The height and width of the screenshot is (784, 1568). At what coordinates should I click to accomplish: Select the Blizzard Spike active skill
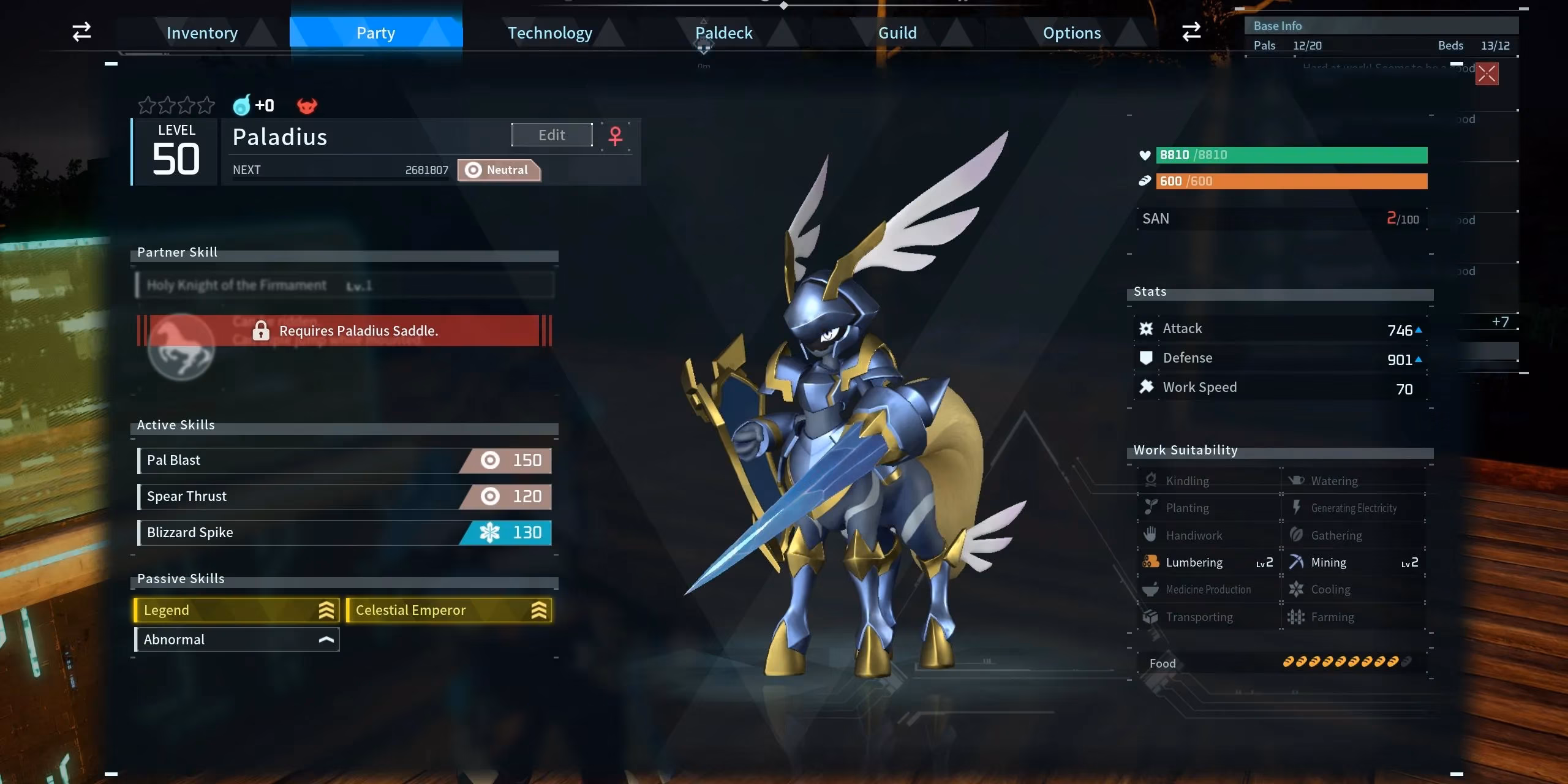tap(344, 533)
